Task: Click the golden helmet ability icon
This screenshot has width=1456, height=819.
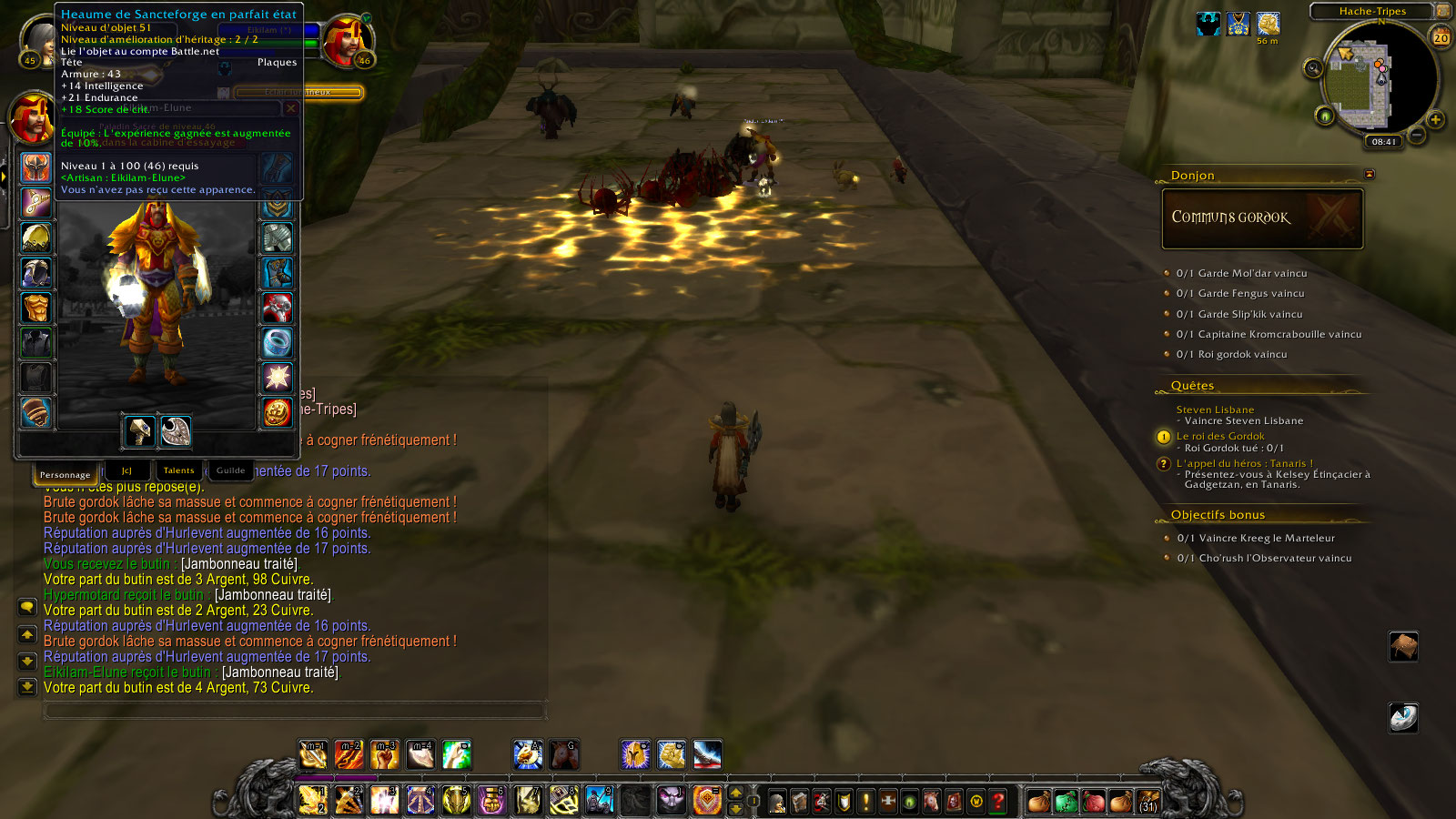Action: [x=635, y=754]
